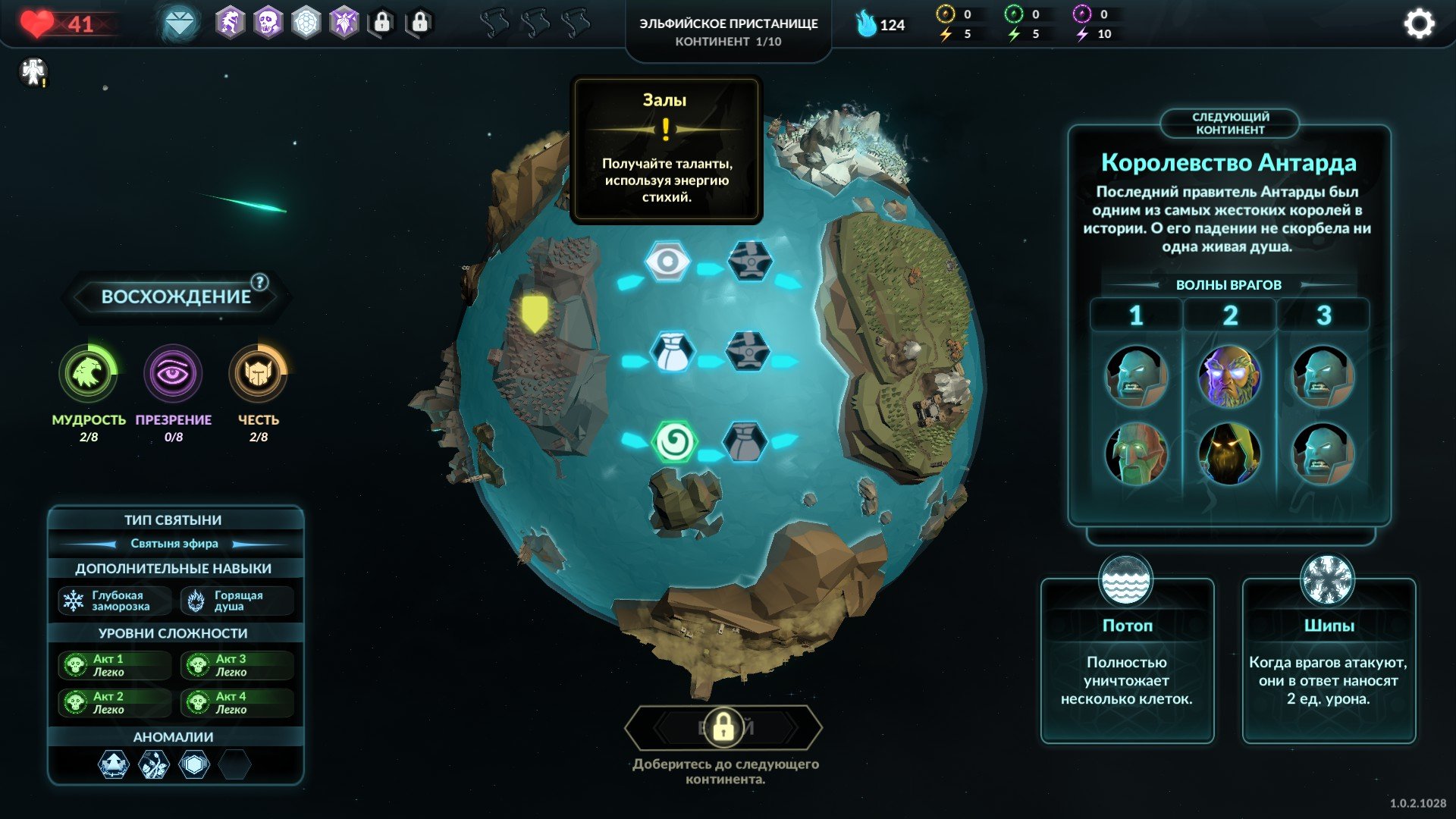The image size is (1456, 819).
Task: Open the Act 1 difficulty entry
Action: coord(114,665)
